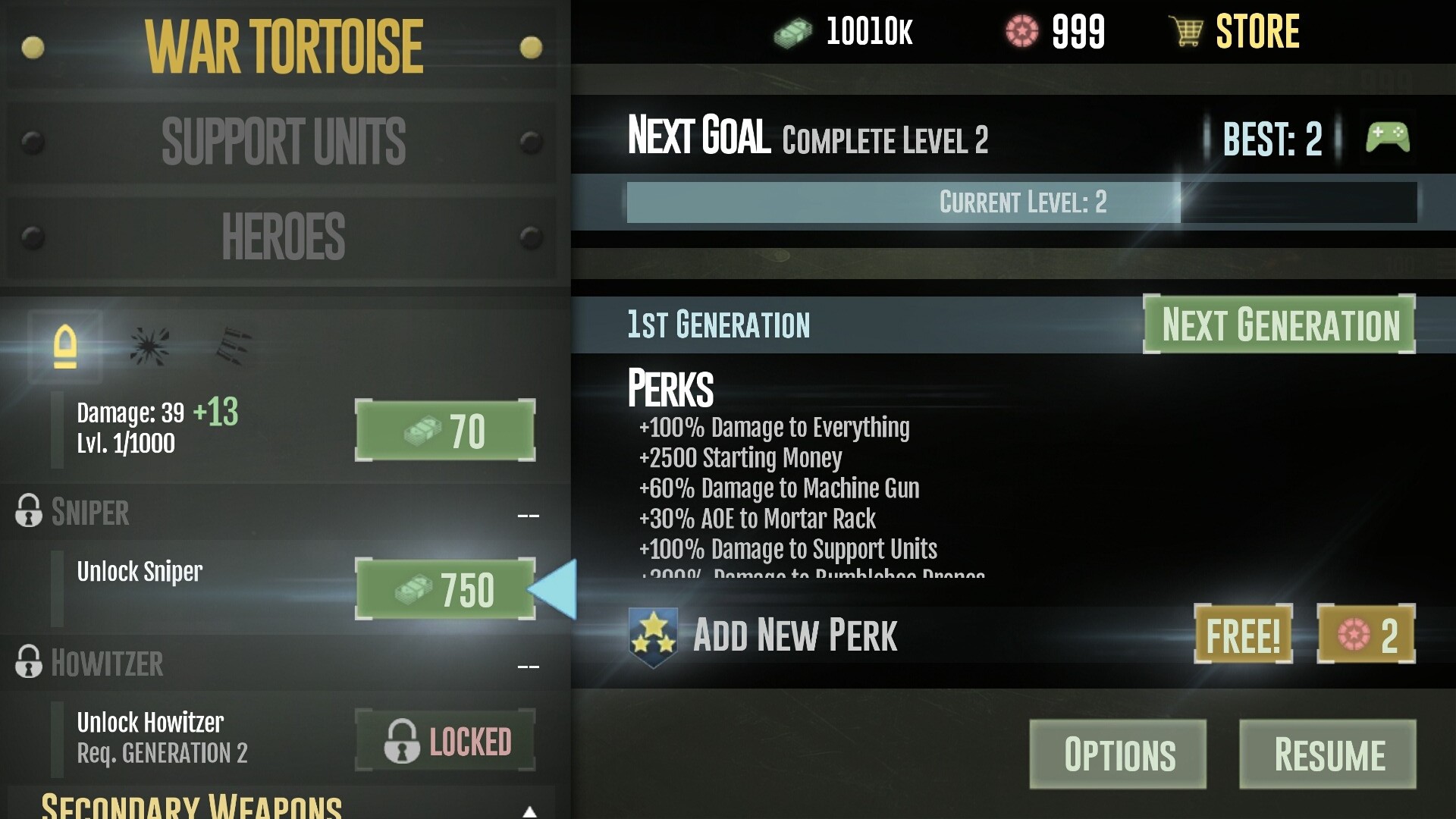Upgrade damage for 70 cash
This screenshot has height=819, width=1456.
445,431
